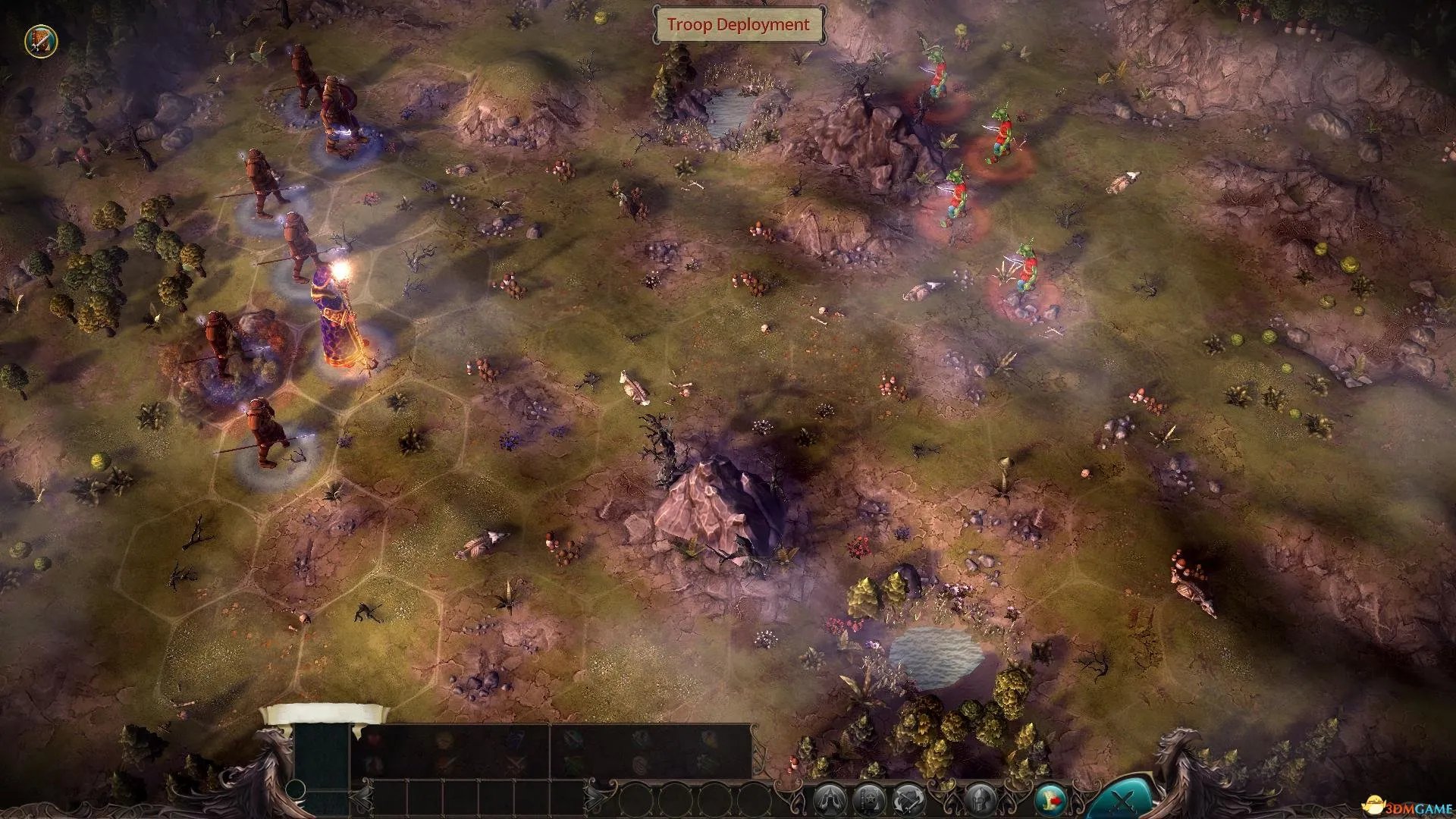Choose the pentagram round button

tap(868, 799)
